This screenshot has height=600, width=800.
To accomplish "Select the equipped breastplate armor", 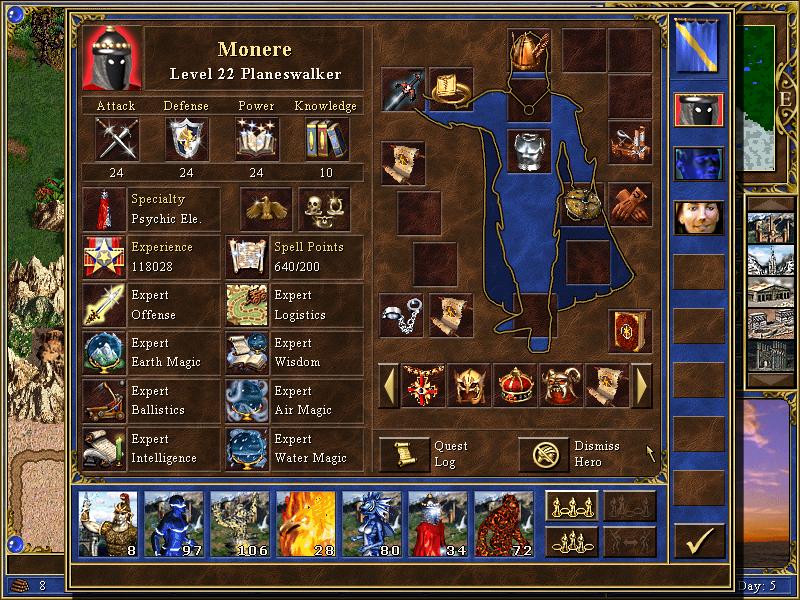I will 529,150.
